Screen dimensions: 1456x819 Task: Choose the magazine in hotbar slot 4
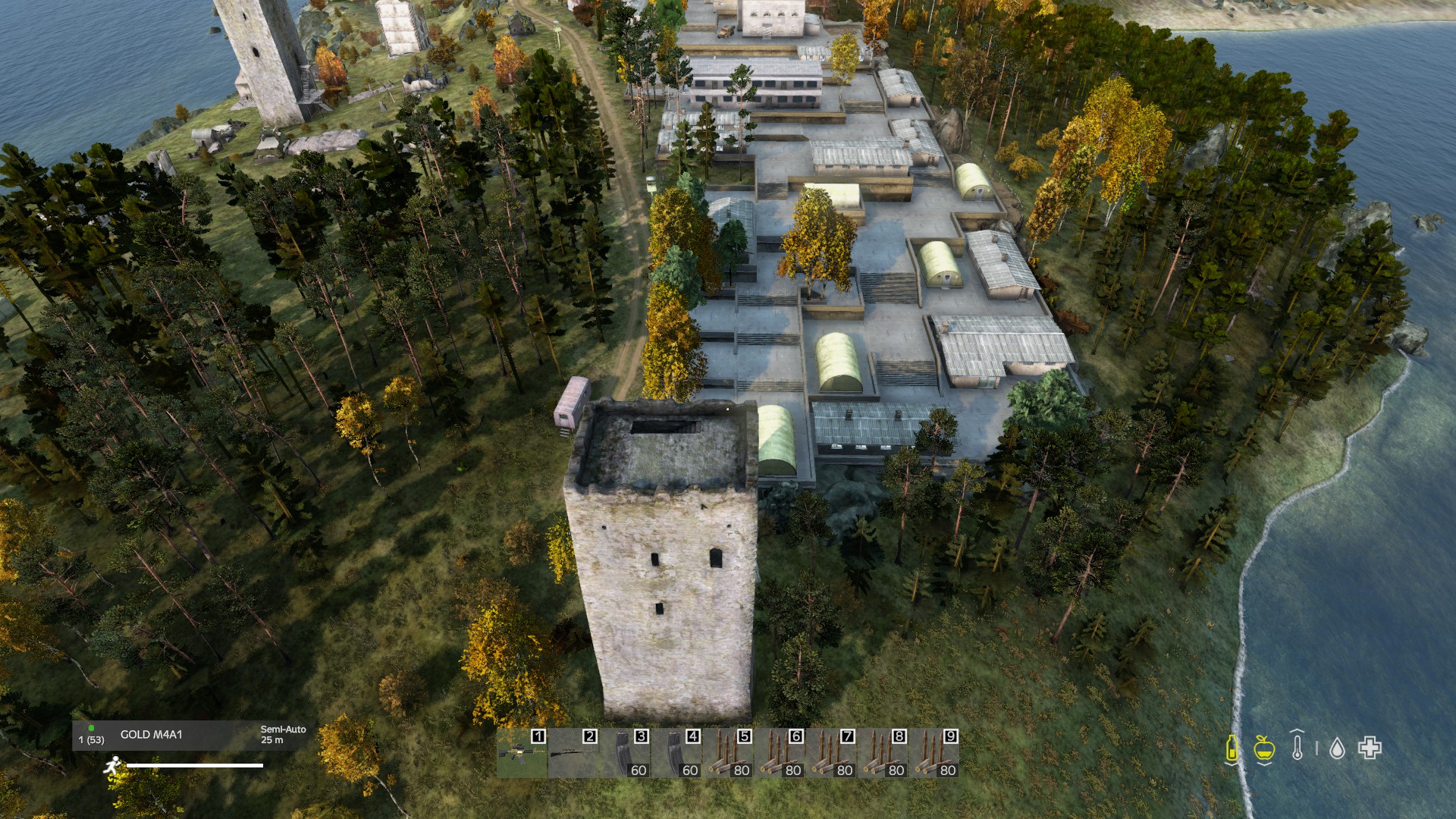[676, 753]
